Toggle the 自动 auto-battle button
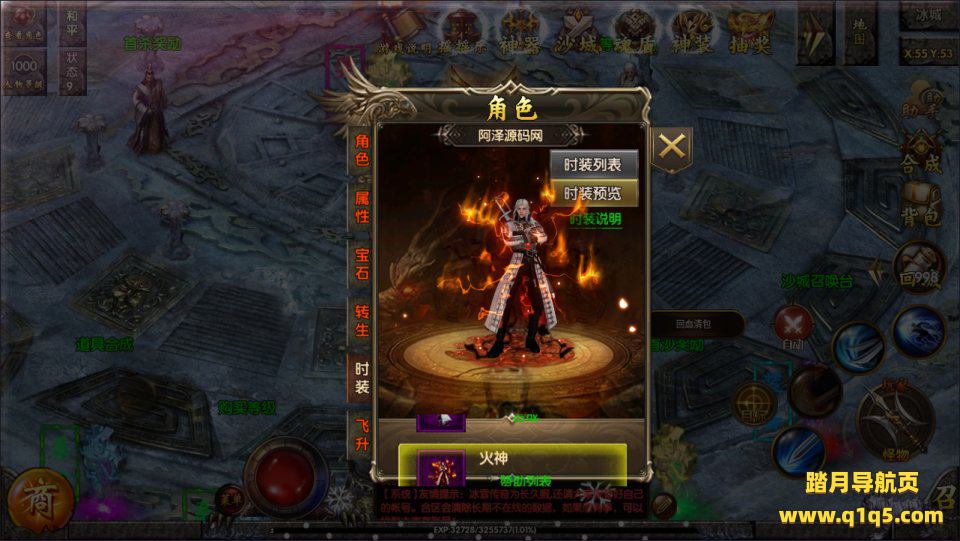 [x=792, y=327]
